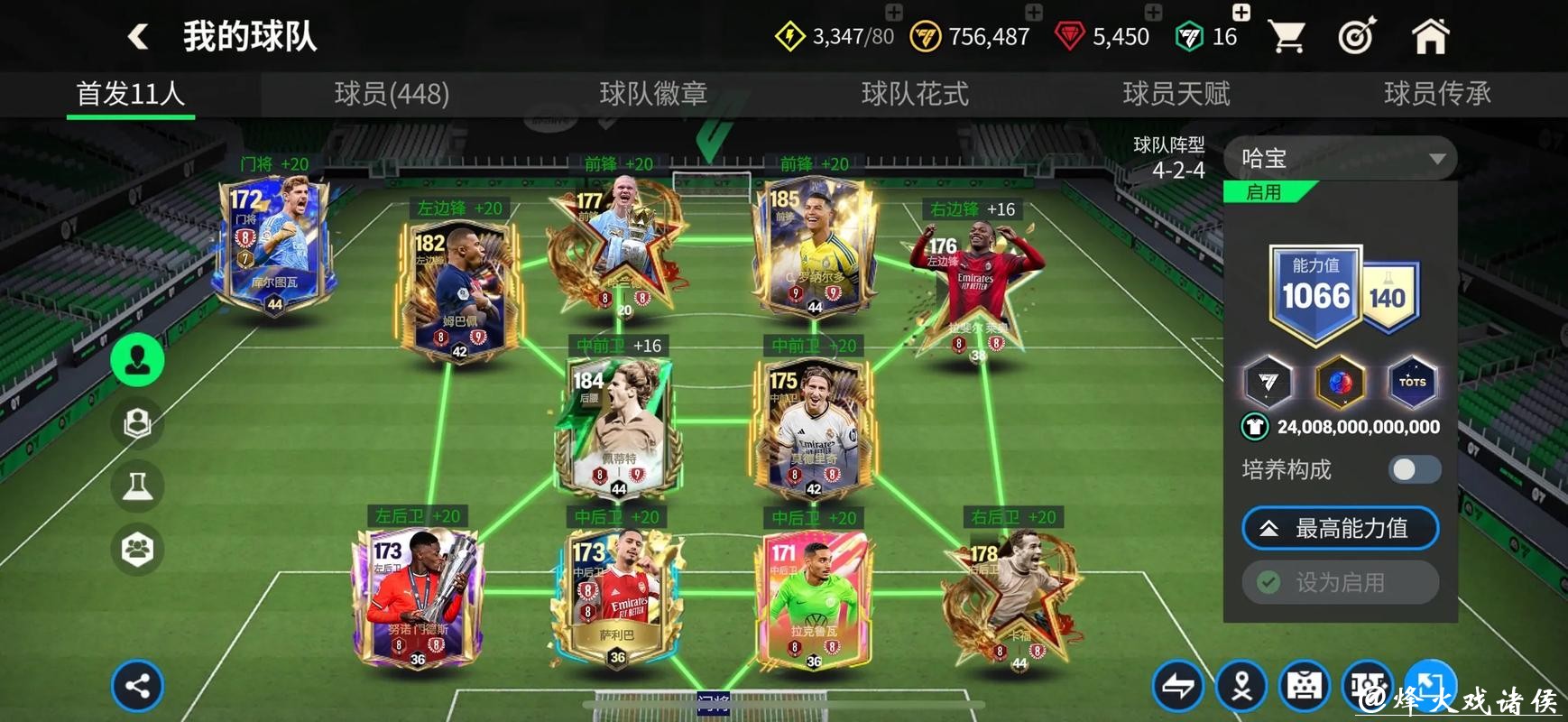
Task: Open the flask icon in side menu
Action: [x=137, y=486]
